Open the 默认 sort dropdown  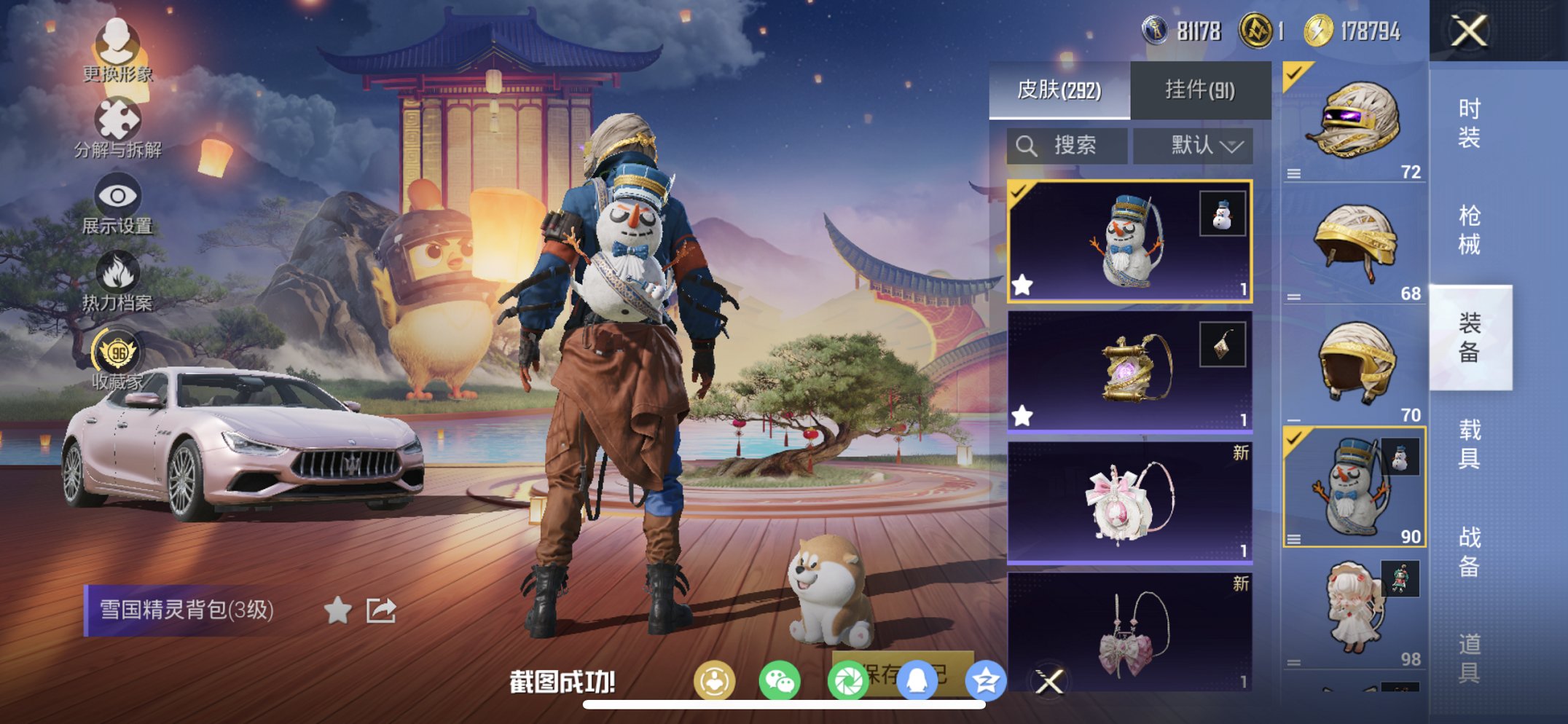1193,145
